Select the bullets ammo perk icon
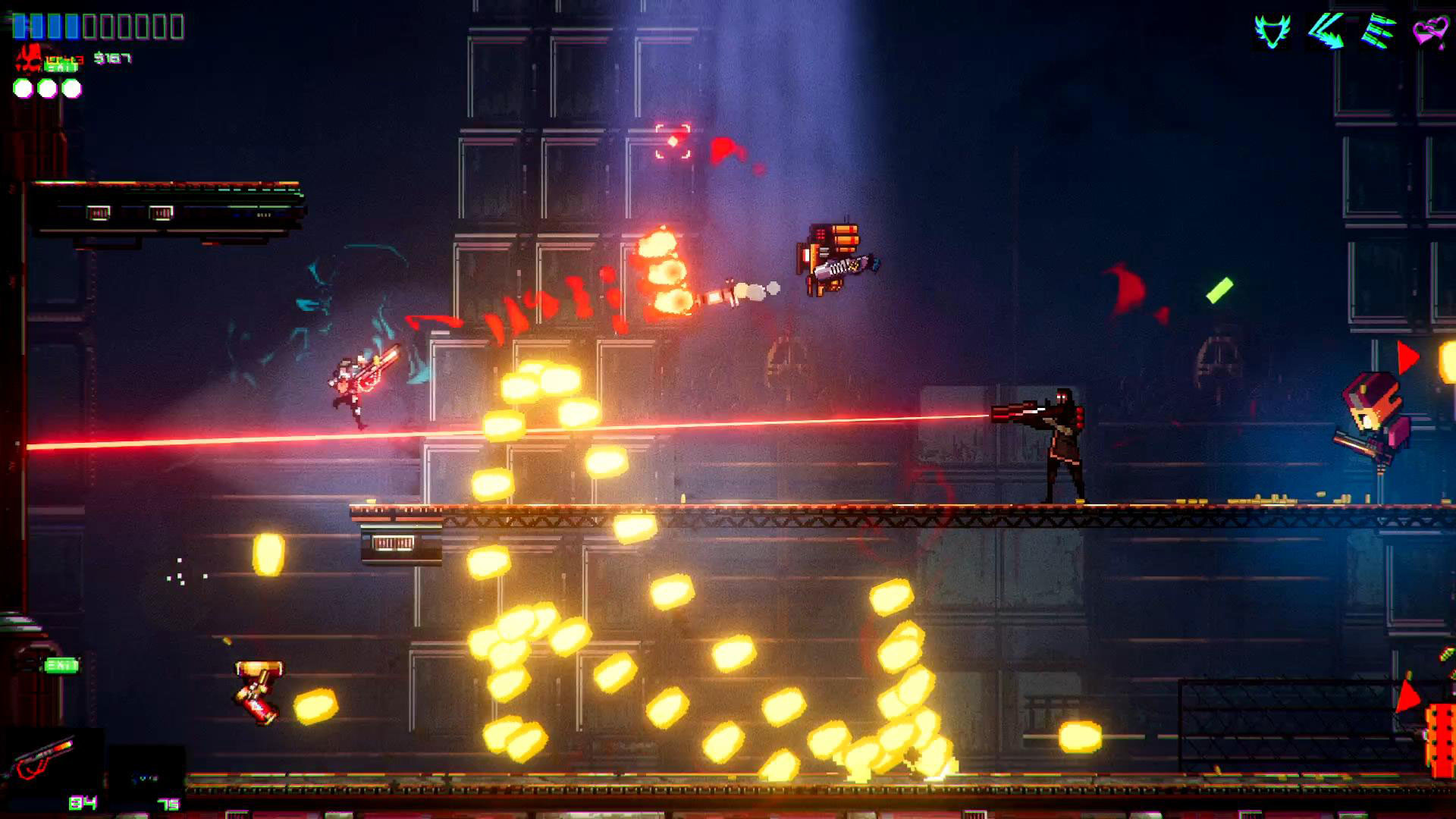The width and height of the screenshot is (1456, 819). (1376, 30)
